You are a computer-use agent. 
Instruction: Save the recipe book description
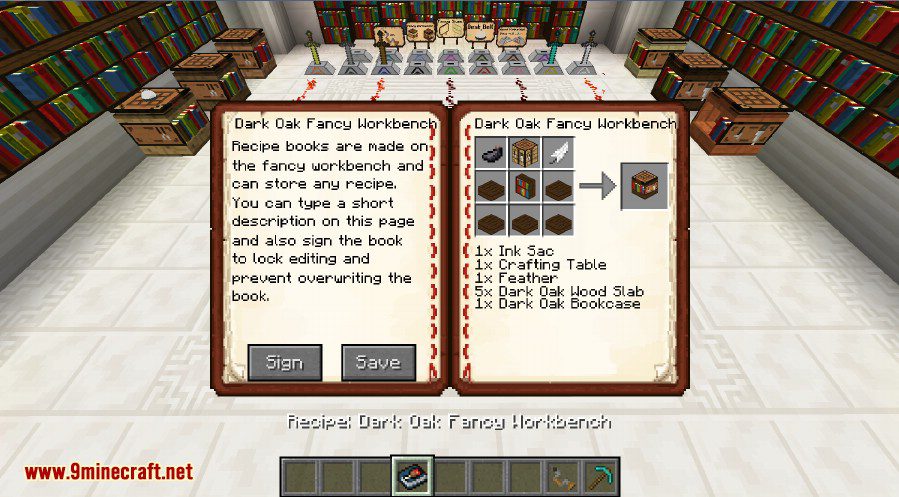tap(378, 363)
